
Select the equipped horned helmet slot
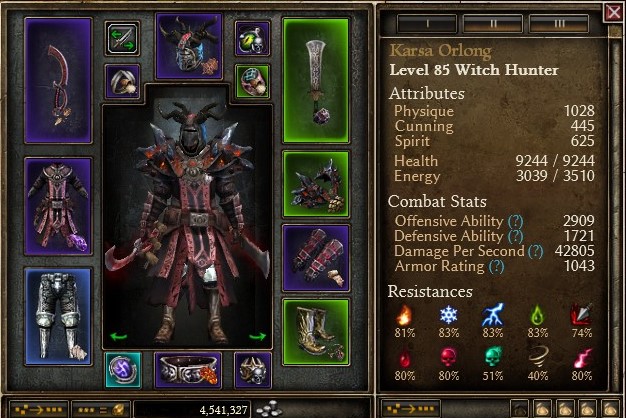[189, 46]
